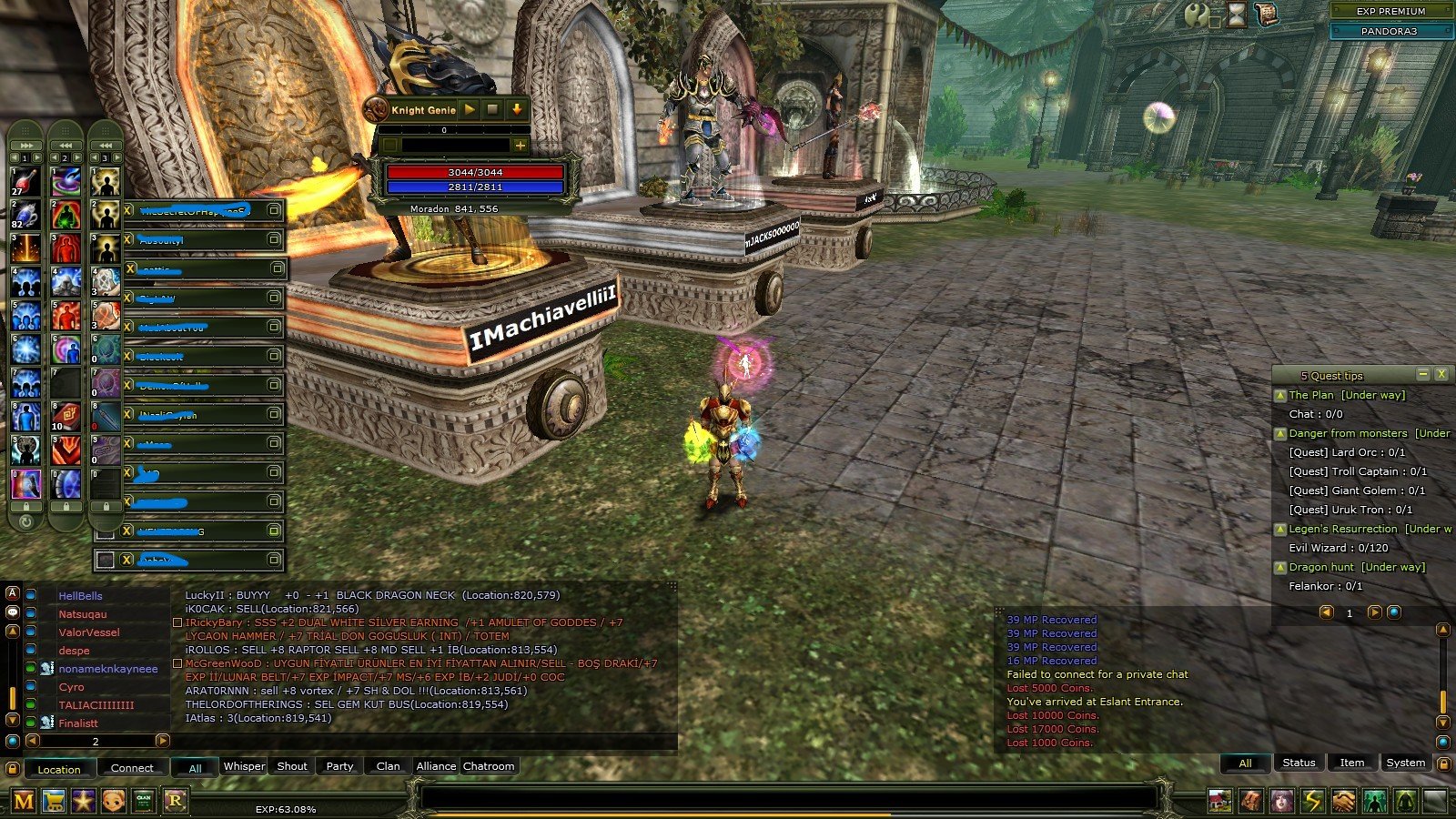Choose the Alliance chat tab
The height and width of the screenshot is (819, 1456).
pos(436,766)
